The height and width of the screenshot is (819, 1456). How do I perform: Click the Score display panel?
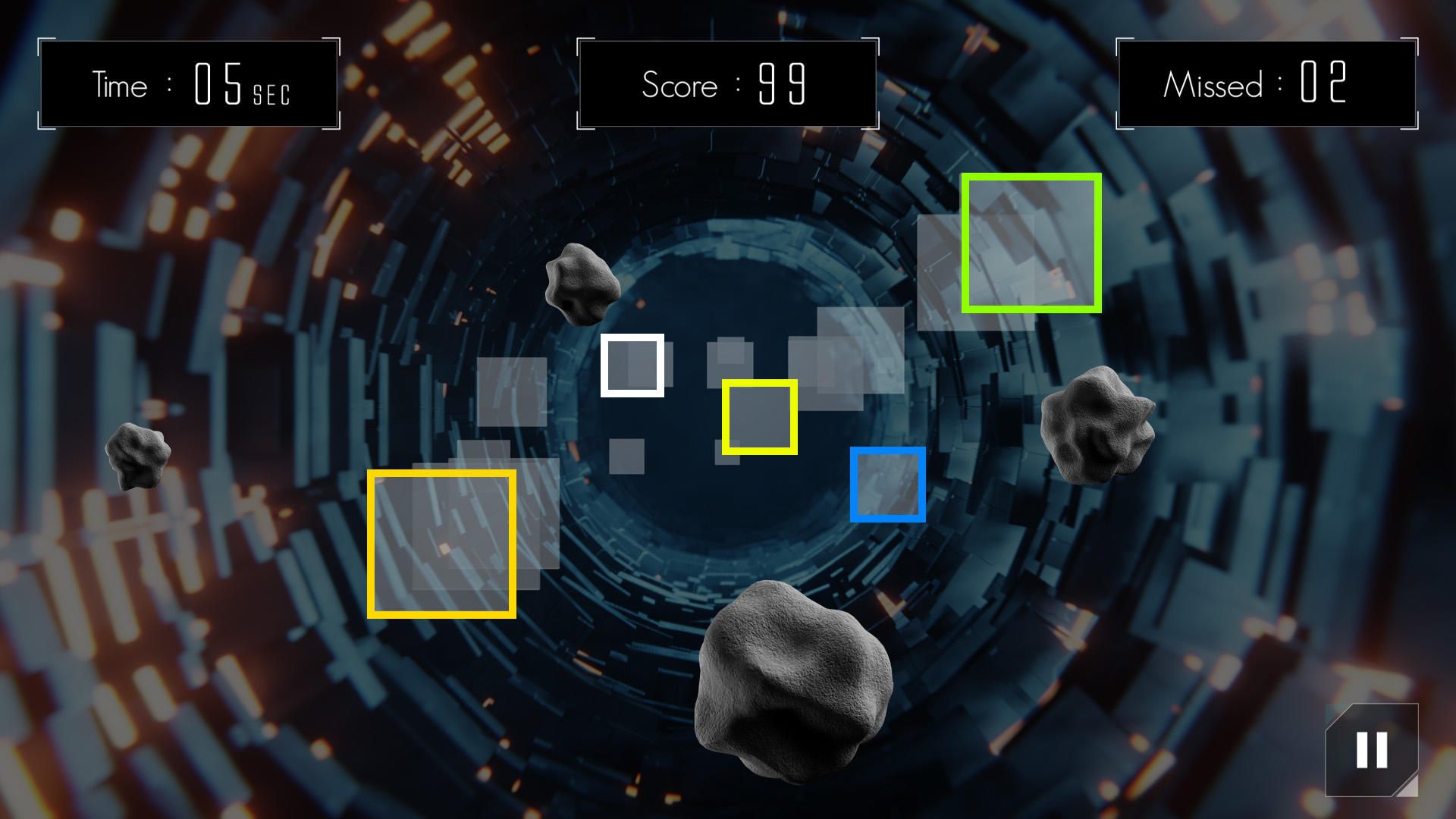(726, 84)
